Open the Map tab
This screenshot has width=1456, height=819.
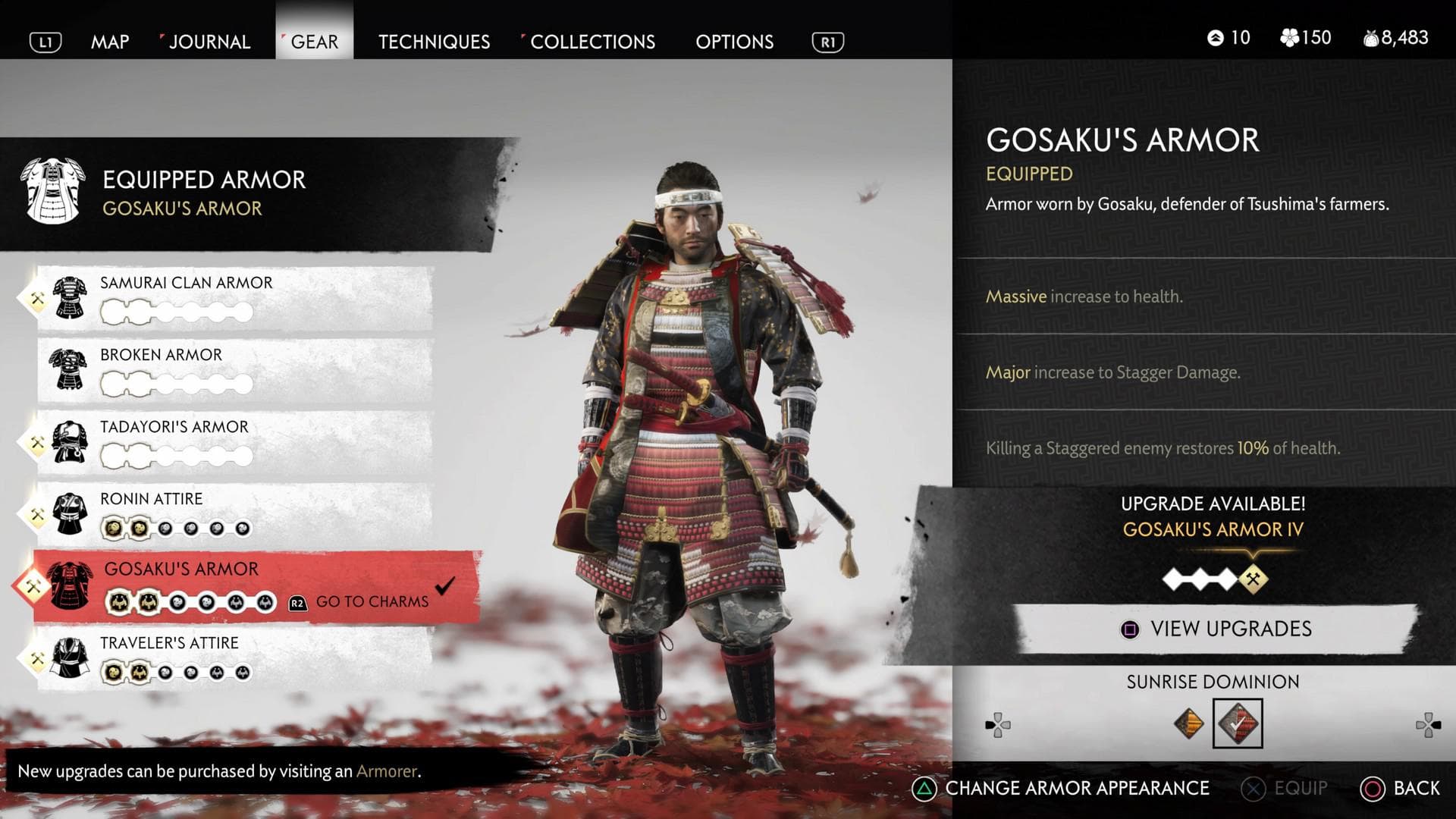tap(110, 42)
